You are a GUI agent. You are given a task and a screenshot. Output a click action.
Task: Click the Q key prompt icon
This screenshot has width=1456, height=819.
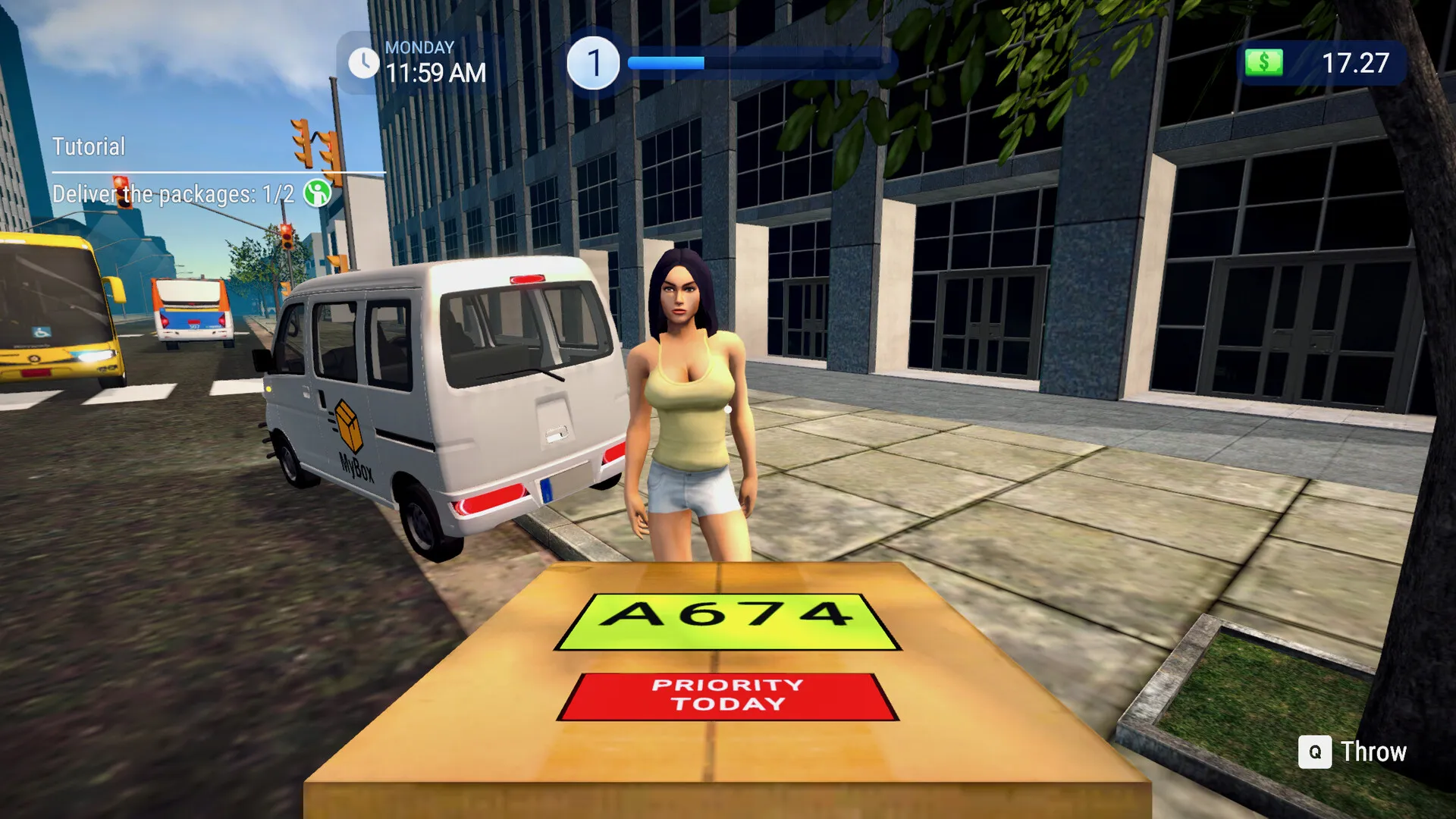[1316, 752]
